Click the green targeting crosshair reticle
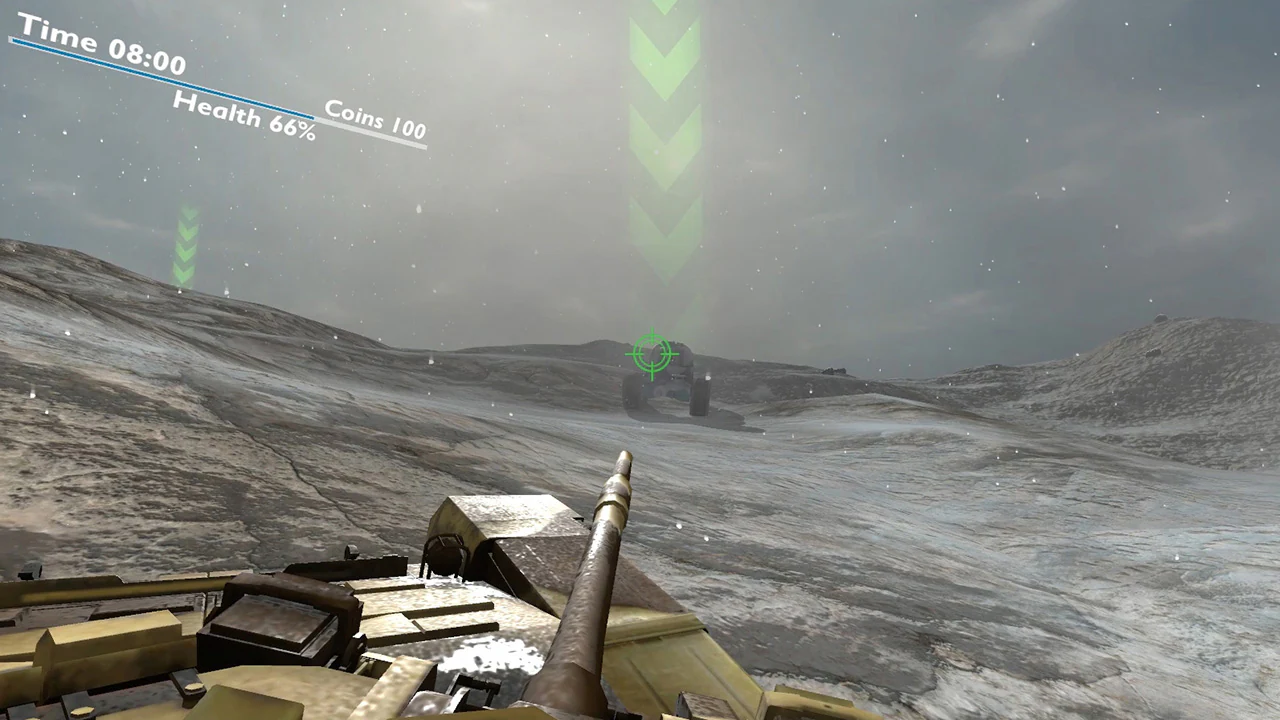 pos(652,355)
